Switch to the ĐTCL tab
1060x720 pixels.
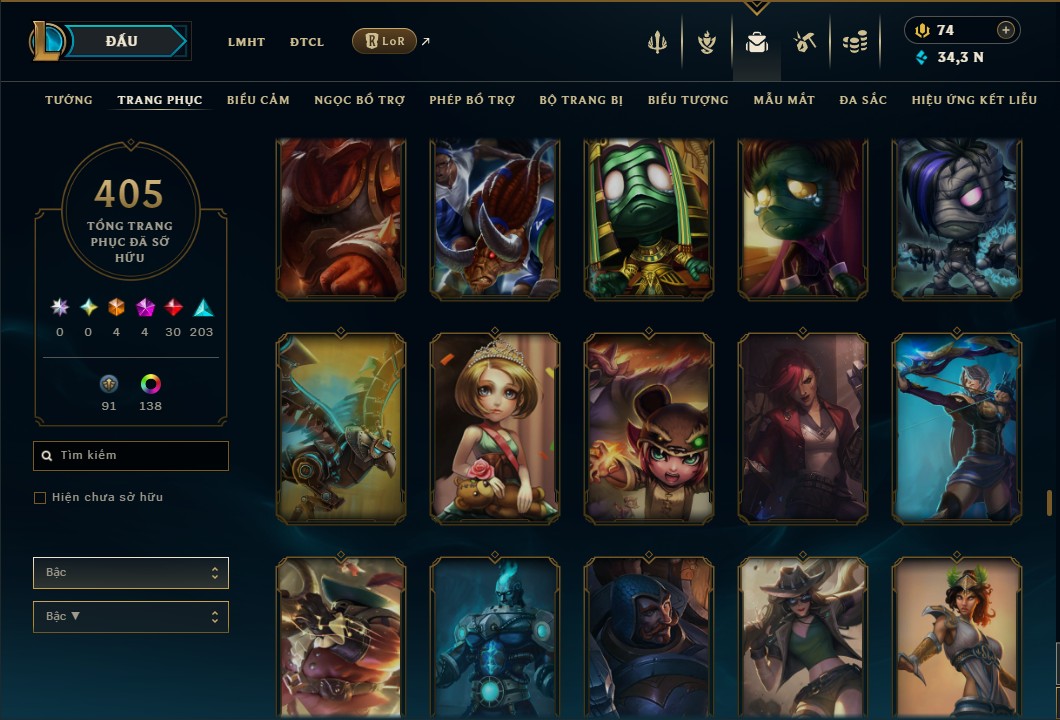(x=307, y=42)
